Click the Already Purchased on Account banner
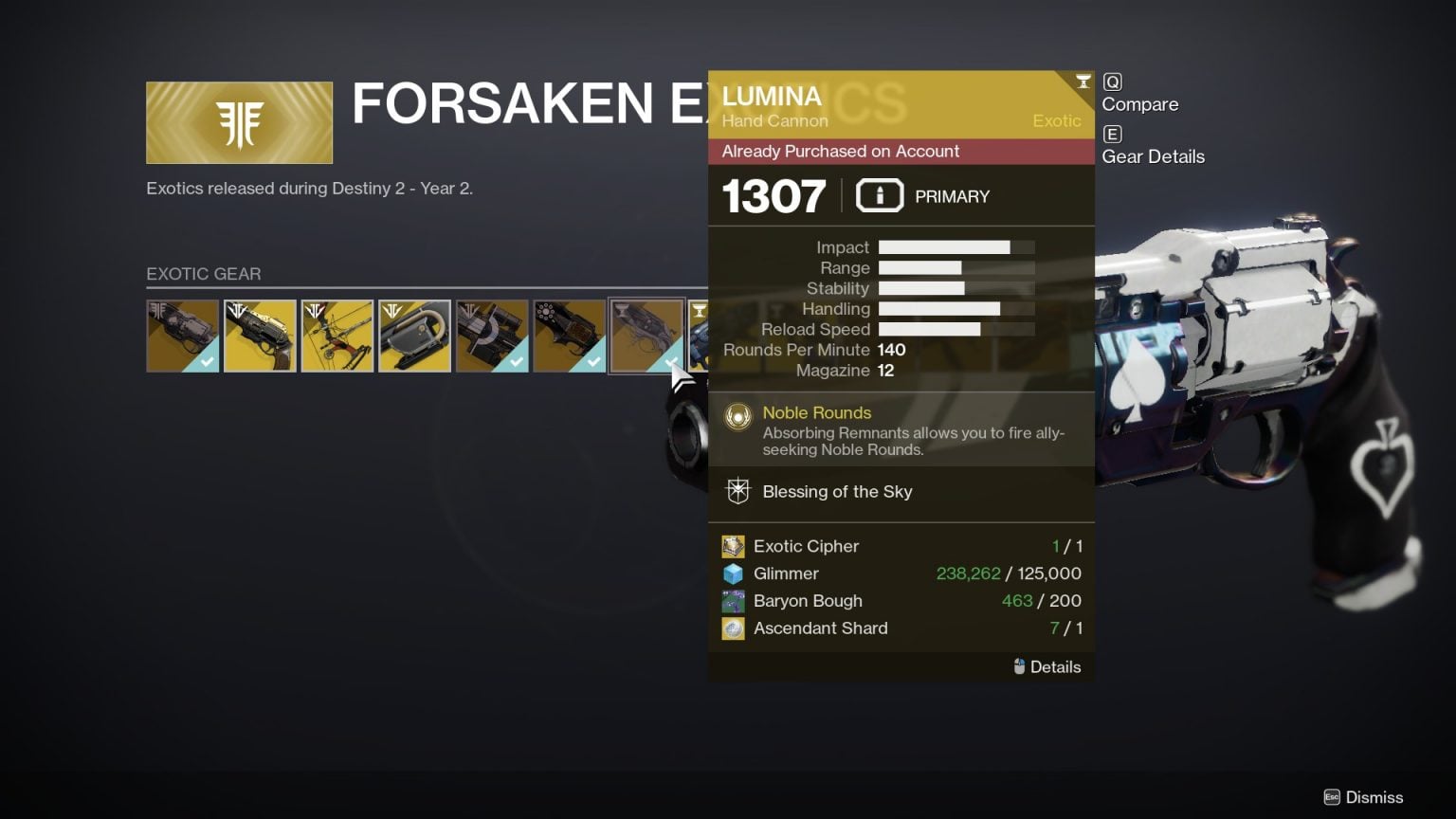The image size is (1456, 819). pos(901,152)
